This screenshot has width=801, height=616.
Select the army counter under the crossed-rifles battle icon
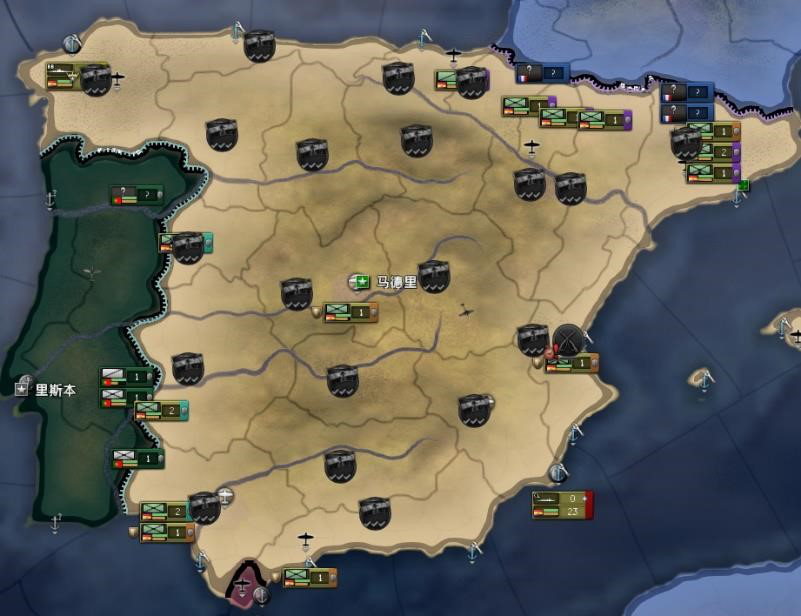(572, 364)
